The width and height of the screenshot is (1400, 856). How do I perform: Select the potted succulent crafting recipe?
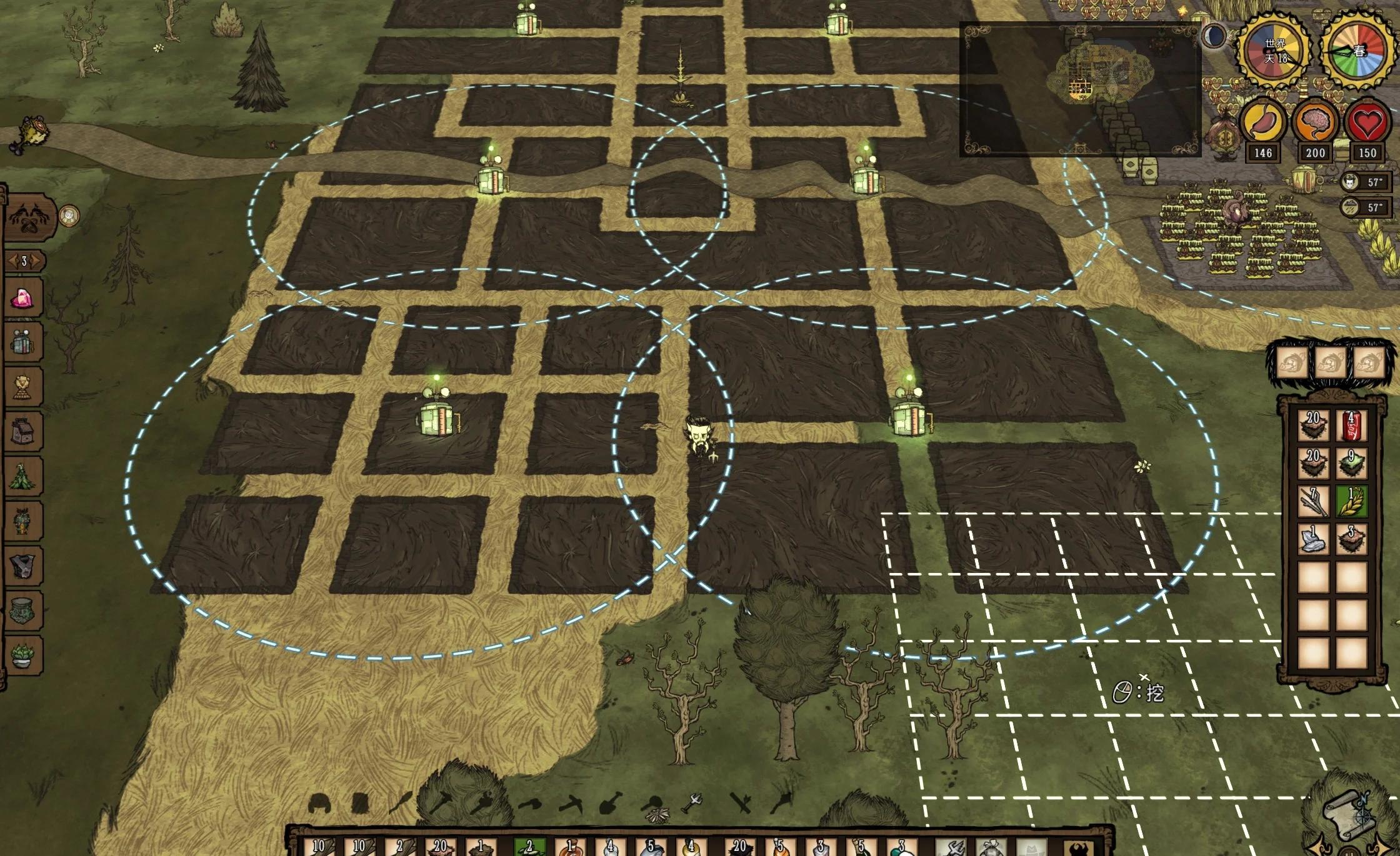(x=23, y=655)
